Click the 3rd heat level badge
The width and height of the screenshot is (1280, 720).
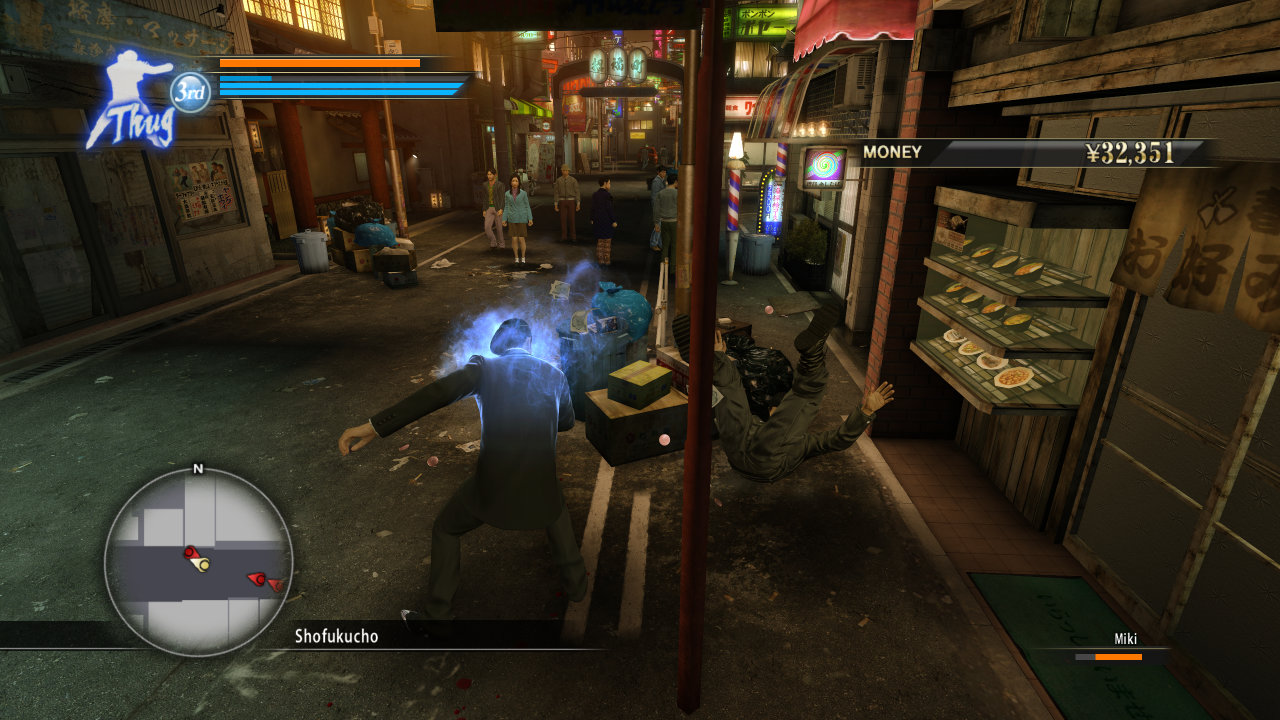[x=190, y=93]
